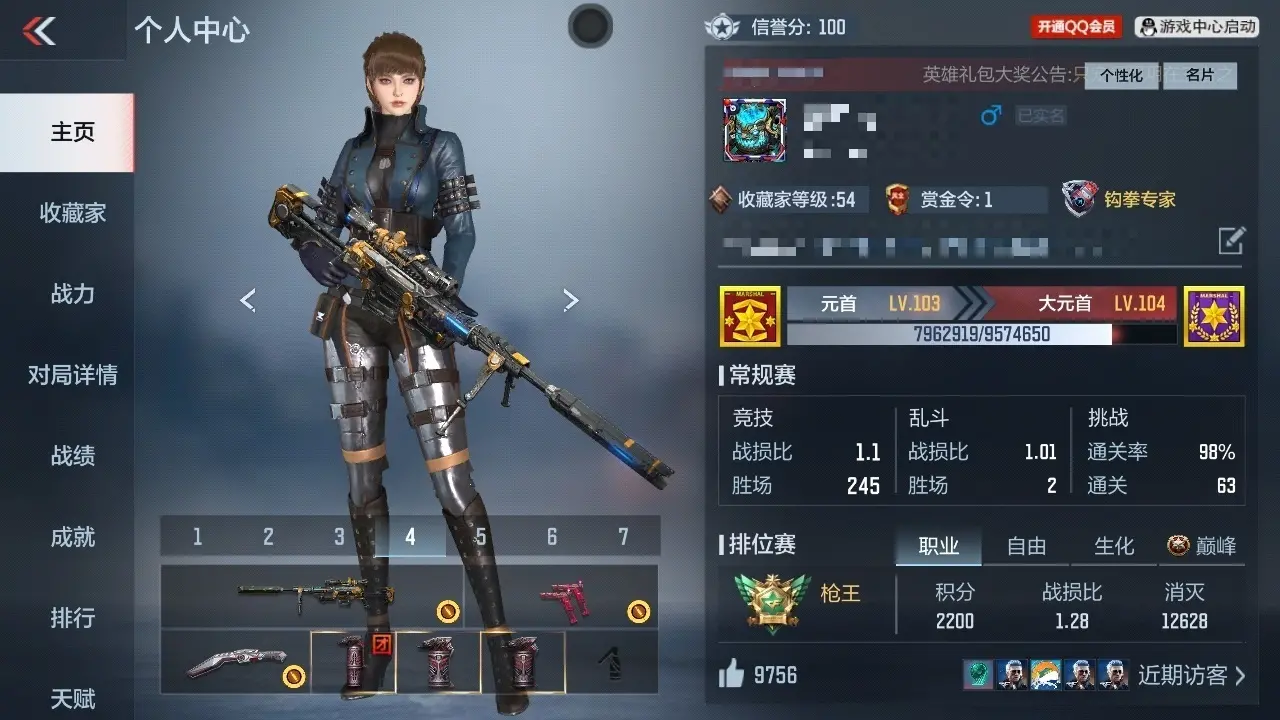Go back with the top-left arrow
Screen dimensions: 1280x720
39,31
